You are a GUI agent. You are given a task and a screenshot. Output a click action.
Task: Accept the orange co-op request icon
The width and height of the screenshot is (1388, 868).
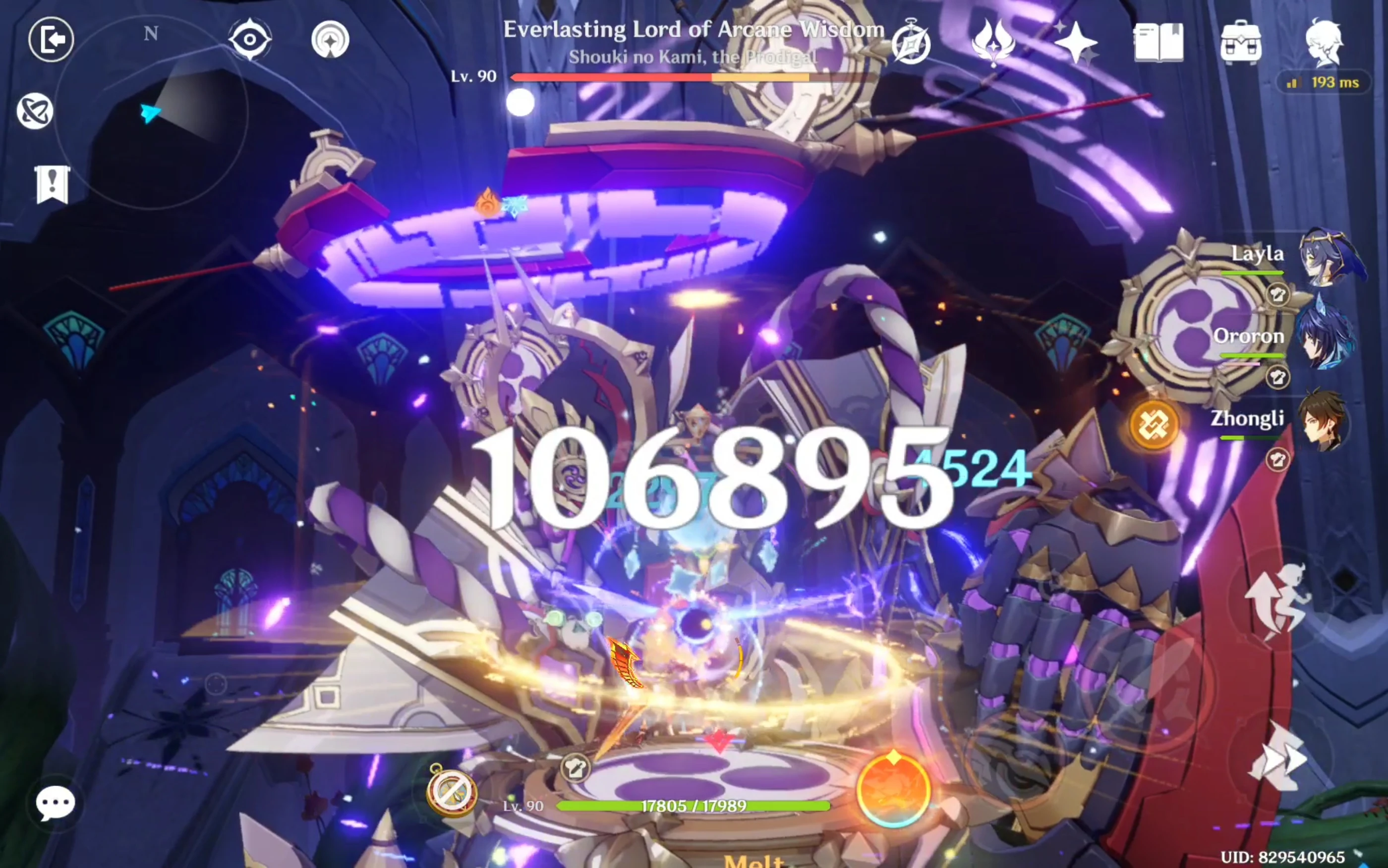(1152, 426)
